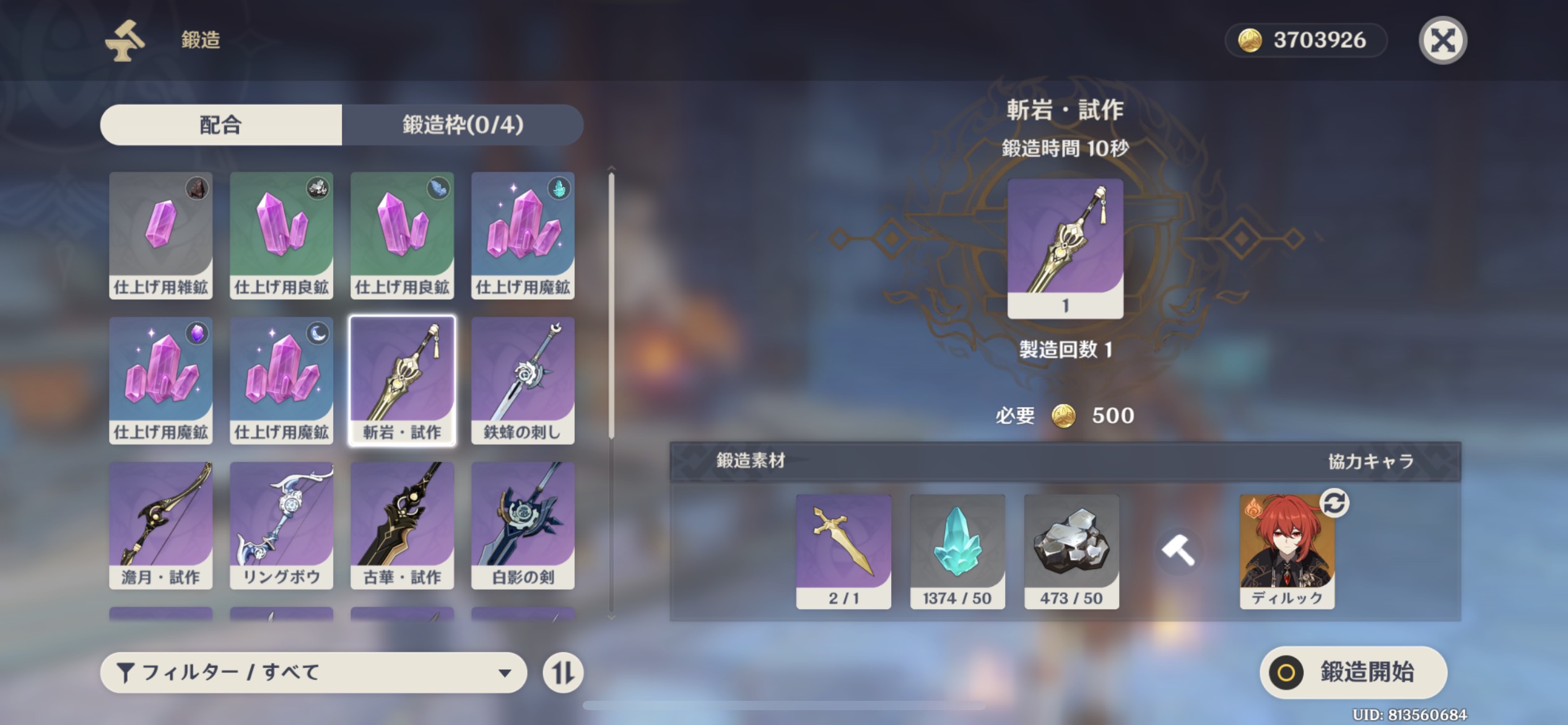The image size is (1568, 725).
Task: Change the assisting character ディルック
Action: 1334,503
